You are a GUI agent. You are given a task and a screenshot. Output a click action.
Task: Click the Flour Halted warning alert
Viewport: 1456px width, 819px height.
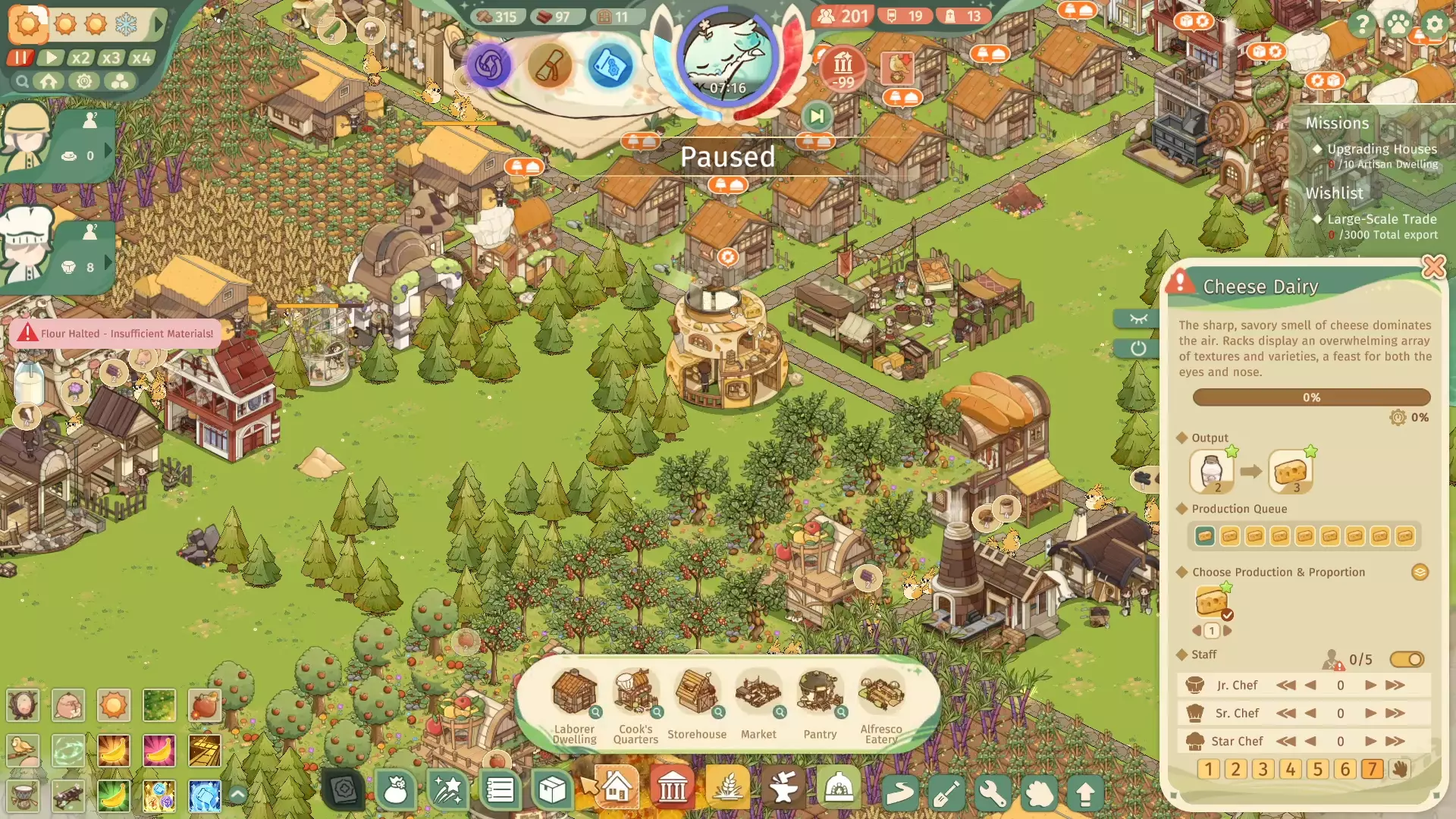[115, 334]
